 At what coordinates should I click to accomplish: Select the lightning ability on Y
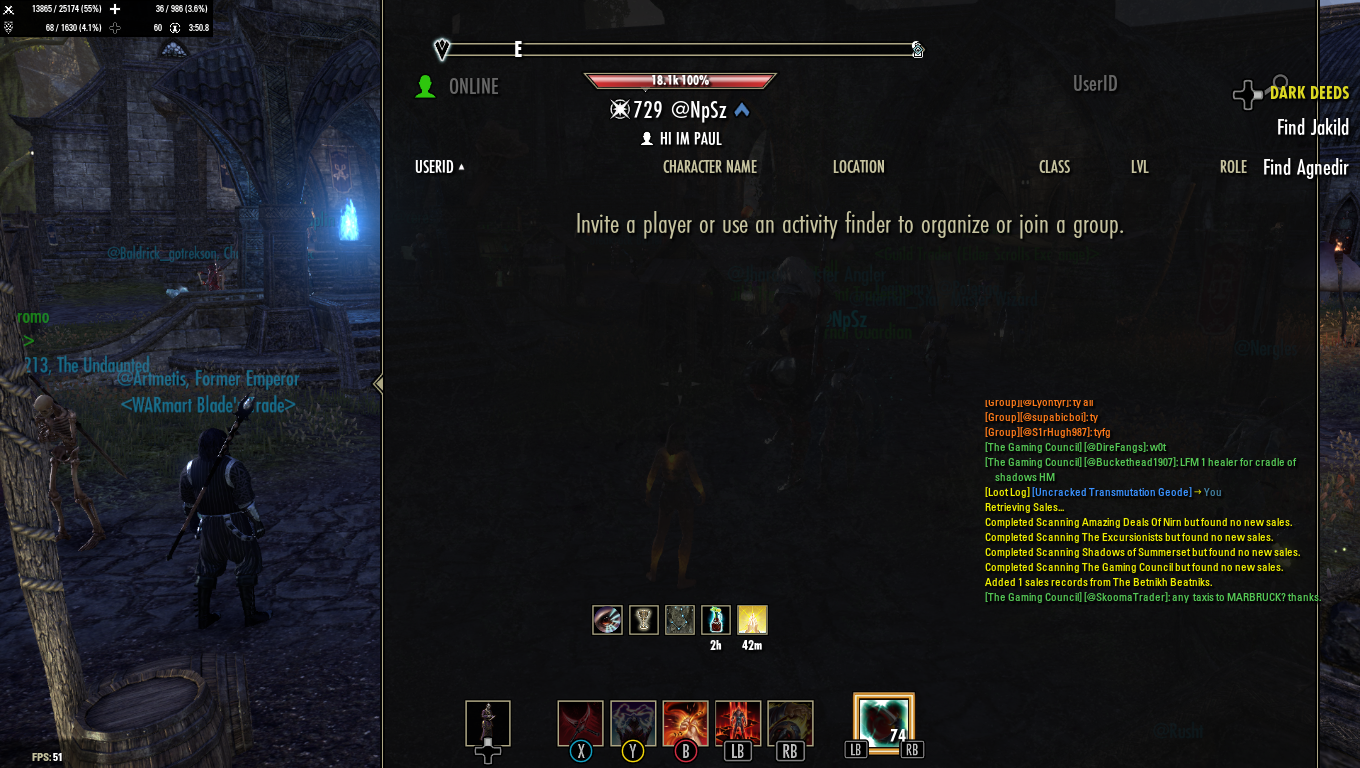(632, 722)
